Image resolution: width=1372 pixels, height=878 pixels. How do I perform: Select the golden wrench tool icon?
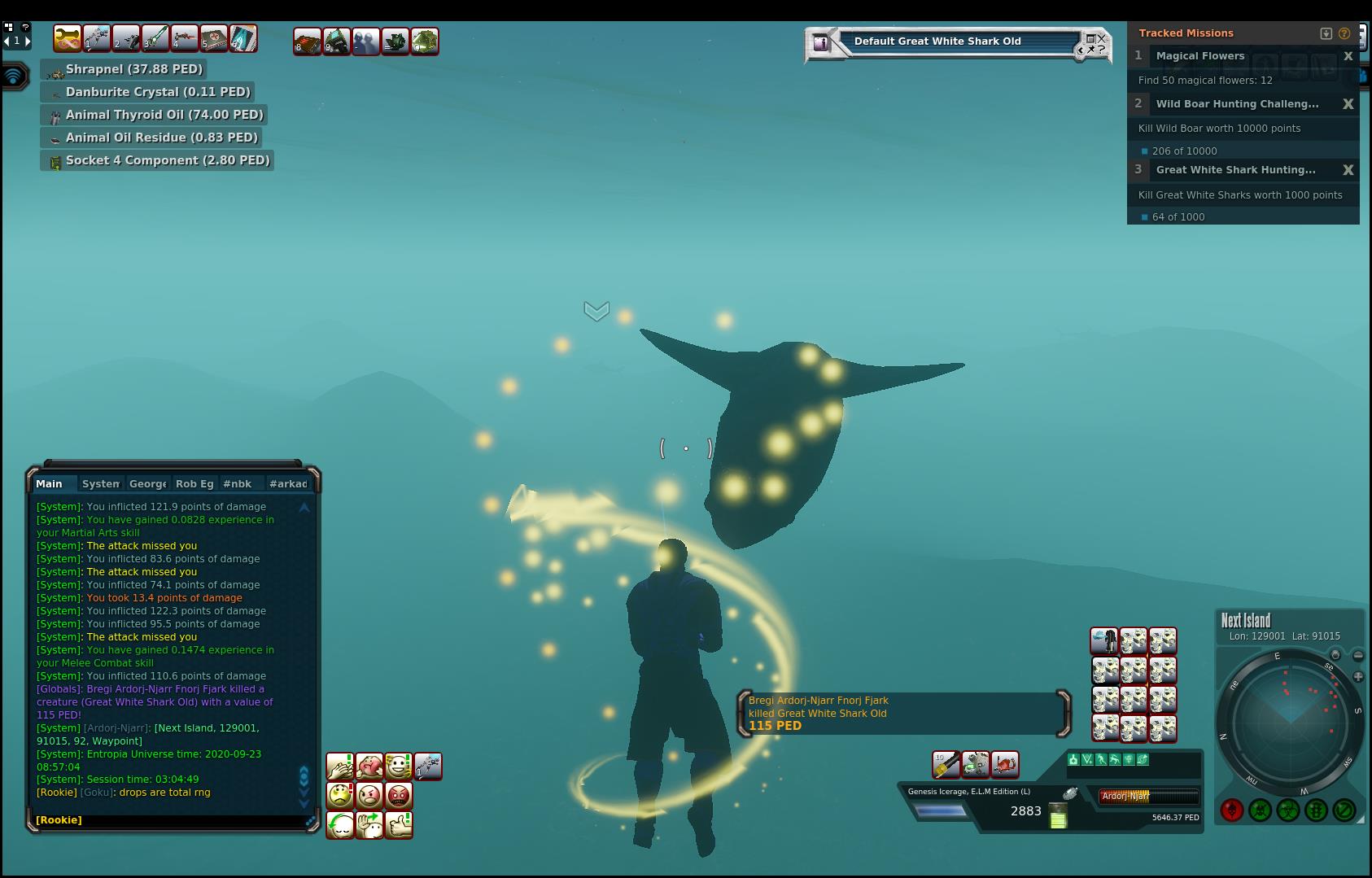68,38
